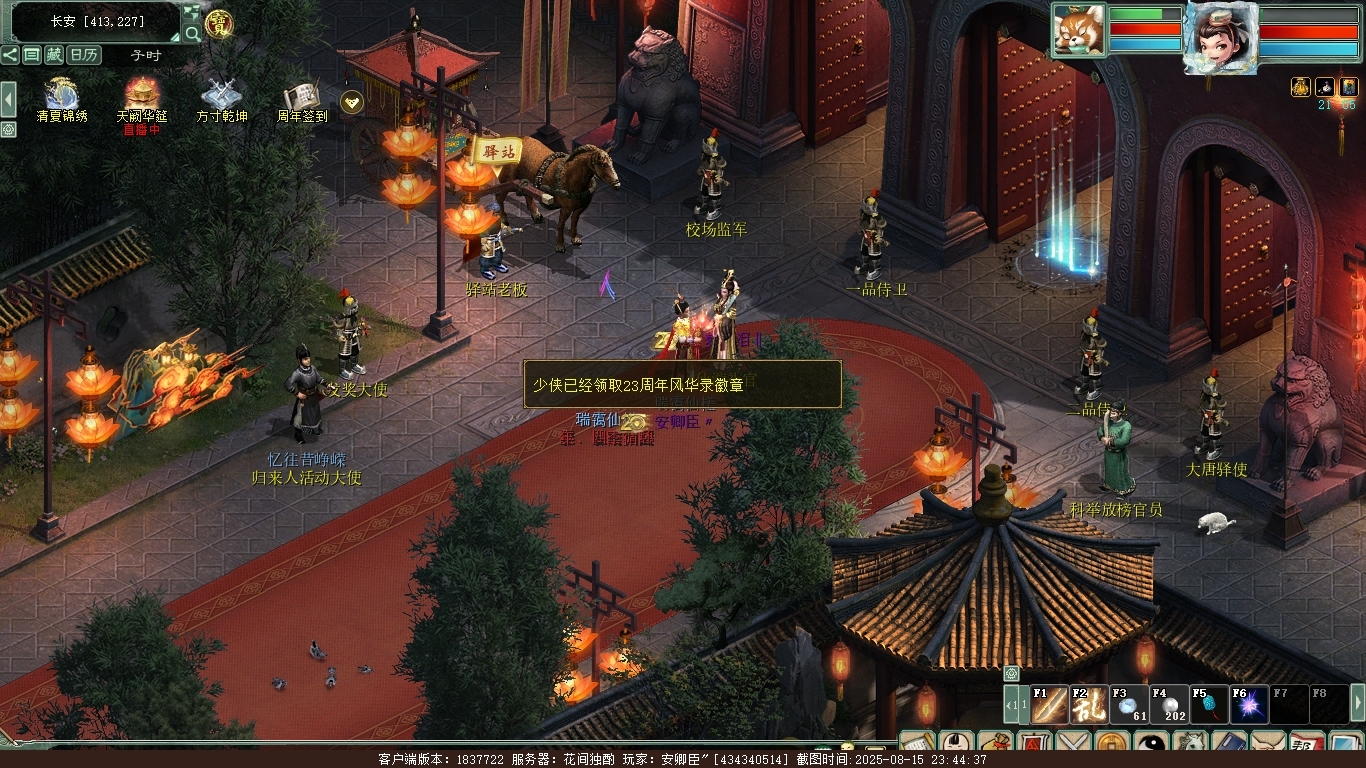Image resolution: width=1366 pixels, height=768 pixels.
Task: Open the 清夏锦绣 event icon
Action: (x=61, y=95)
